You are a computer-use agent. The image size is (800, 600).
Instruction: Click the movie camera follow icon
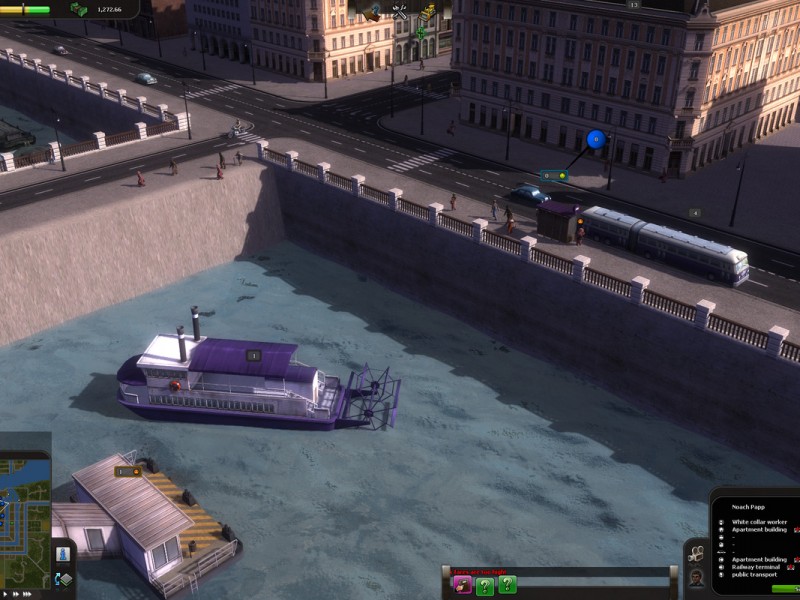pyautogui.click(x=696, y=553)
